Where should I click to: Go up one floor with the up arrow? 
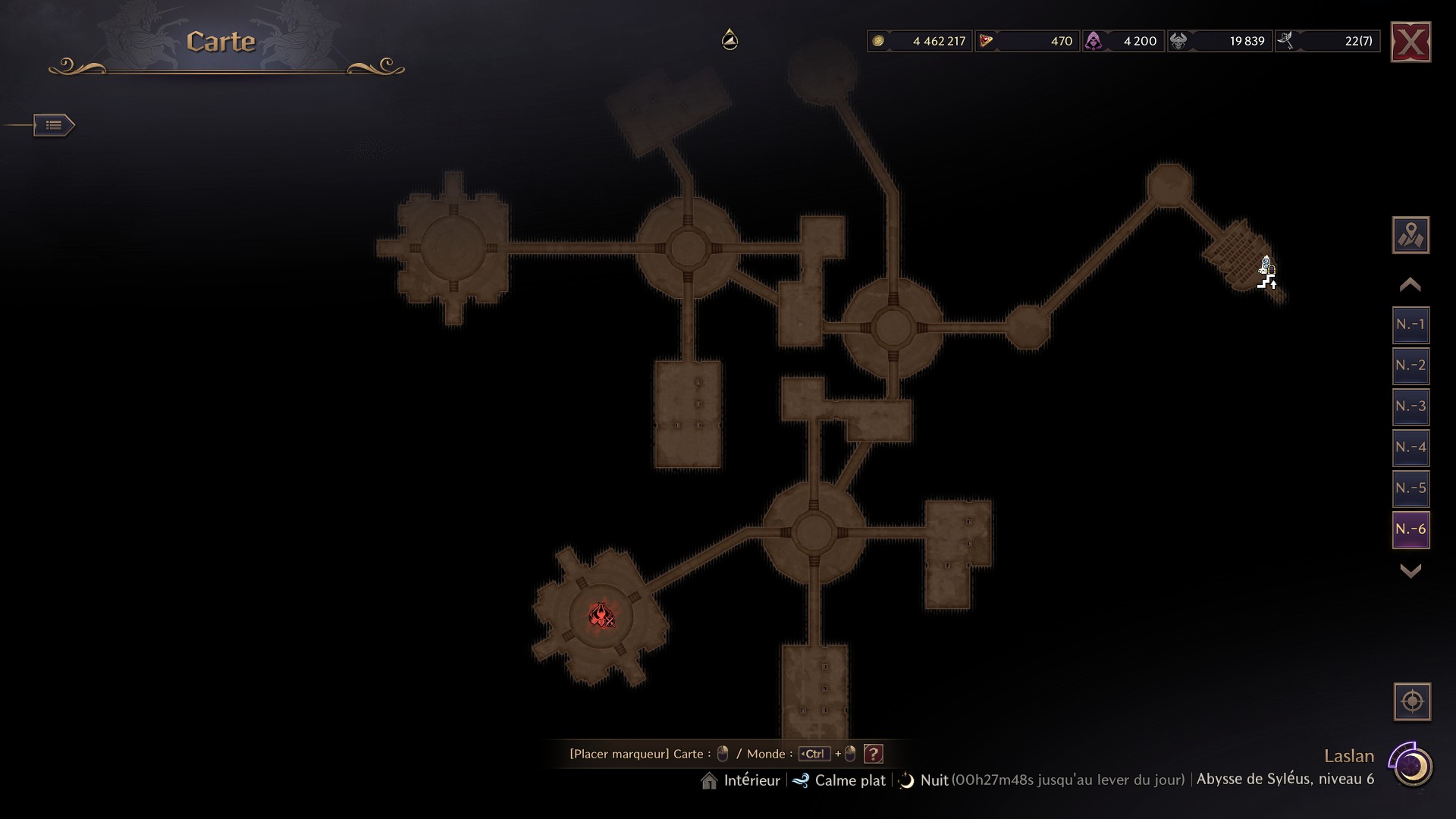tap(1410, 285)
